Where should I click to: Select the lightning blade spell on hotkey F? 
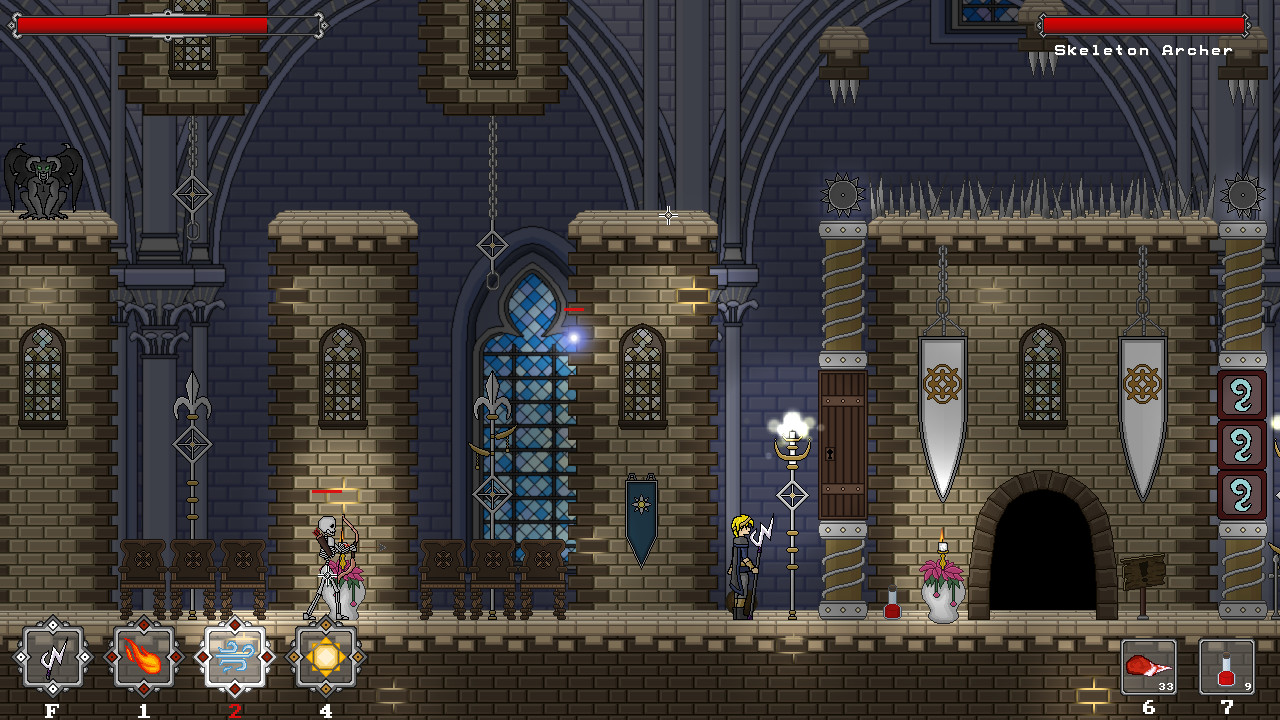click(53, 657)
